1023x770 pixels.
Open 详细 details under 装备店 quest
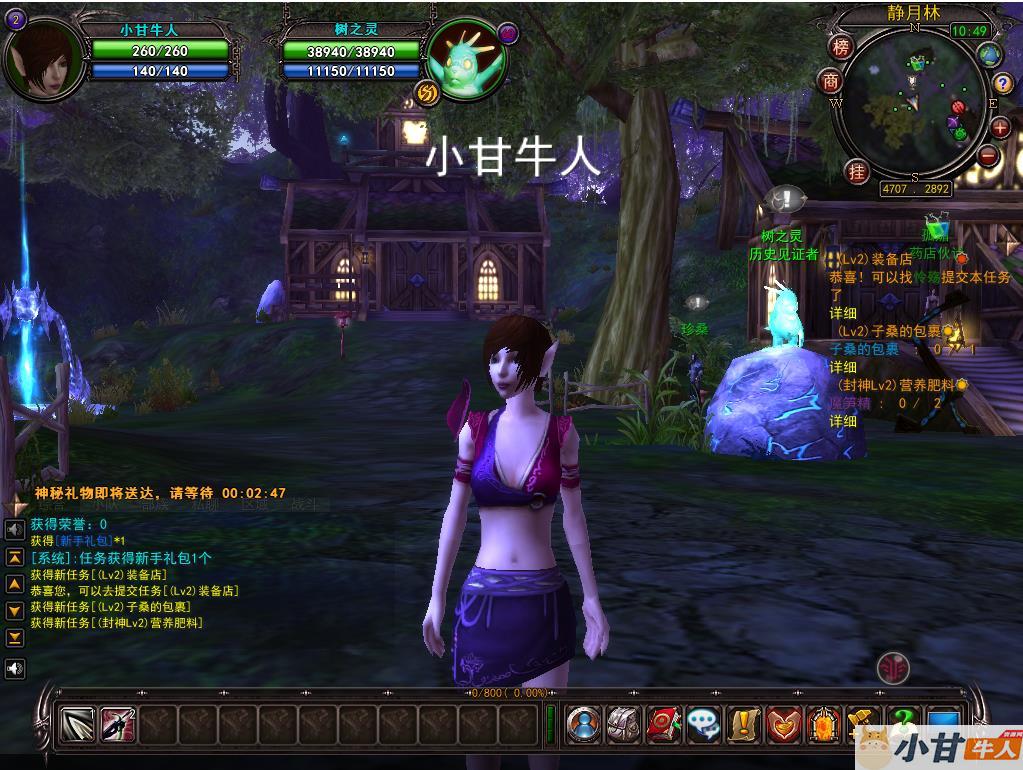(843, 314)
